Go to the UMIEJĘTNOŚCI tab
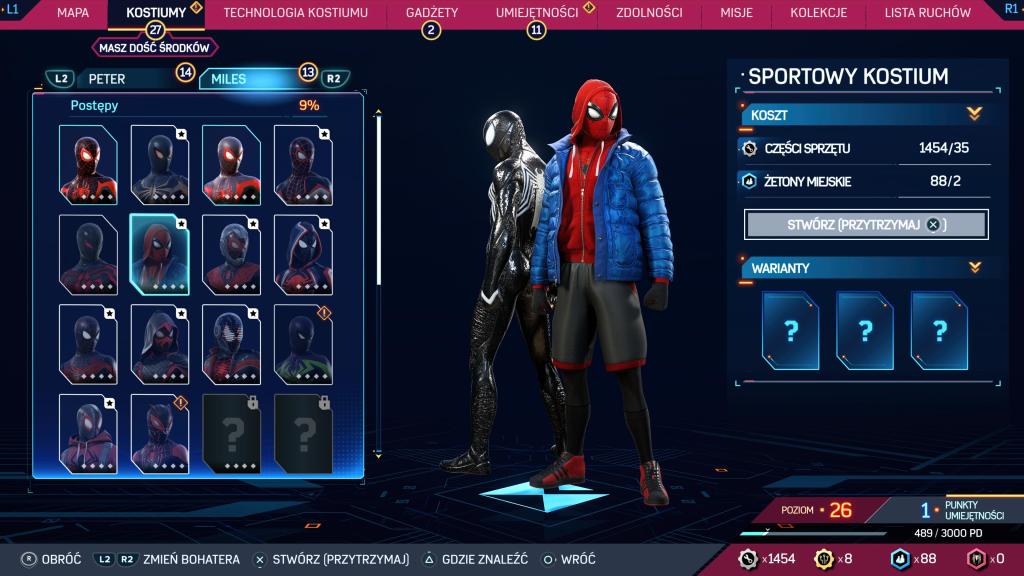This screenshot has height=576, width=1024. pyautogui.click(x=537, y=13)
